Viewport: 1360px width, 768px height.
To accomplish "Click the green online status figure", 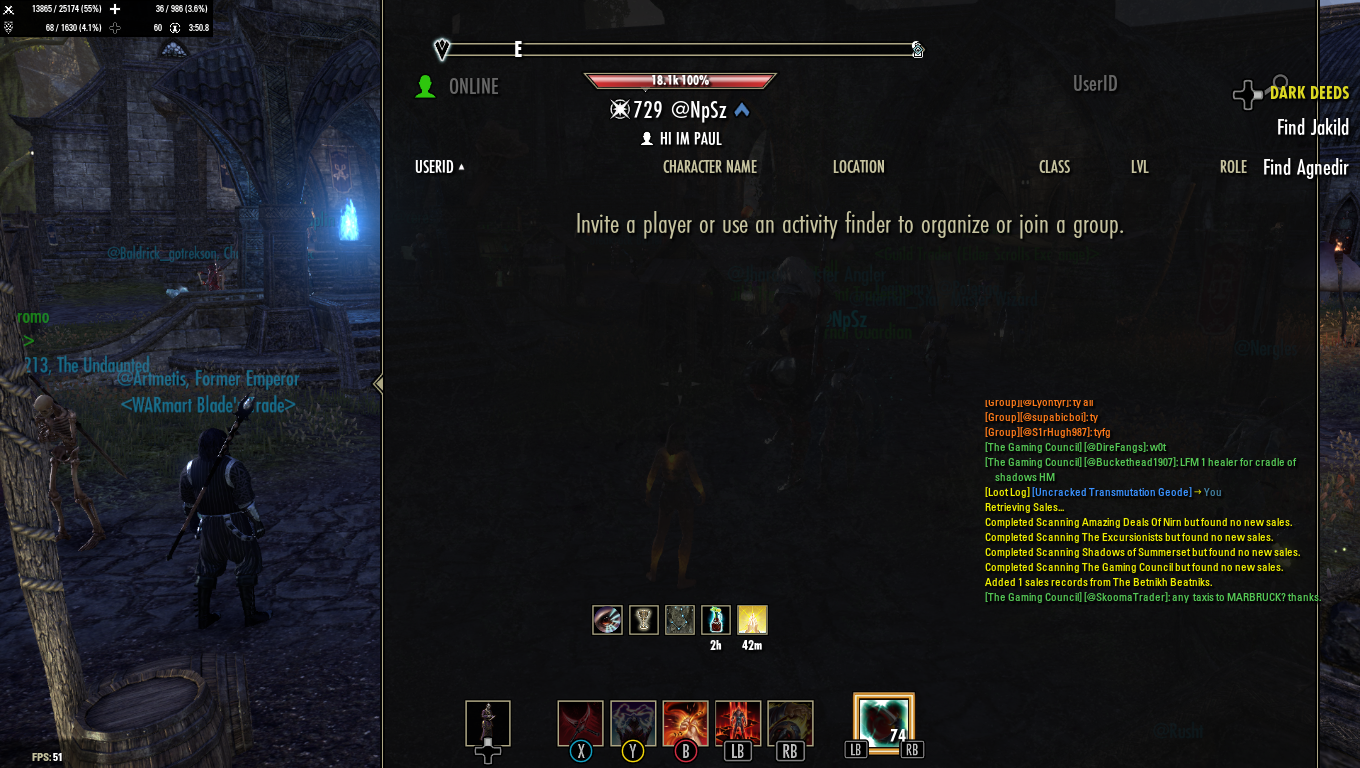I will coord(426,86).
